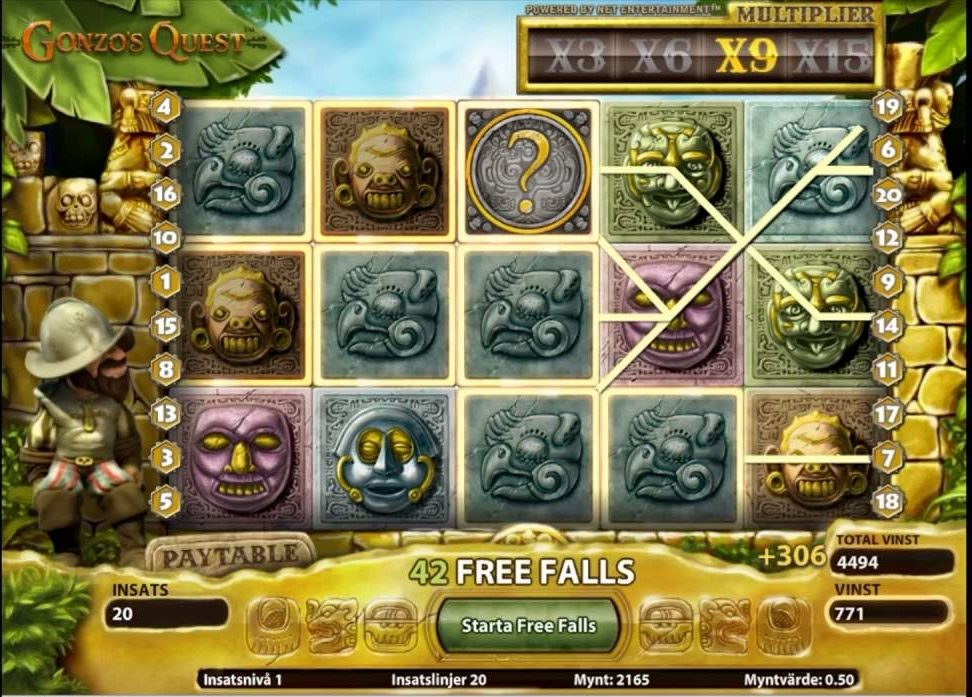Show payline 13 marker
Image resolution: width=972 pixels, height=697 pixels.
[x=165, y=411]
